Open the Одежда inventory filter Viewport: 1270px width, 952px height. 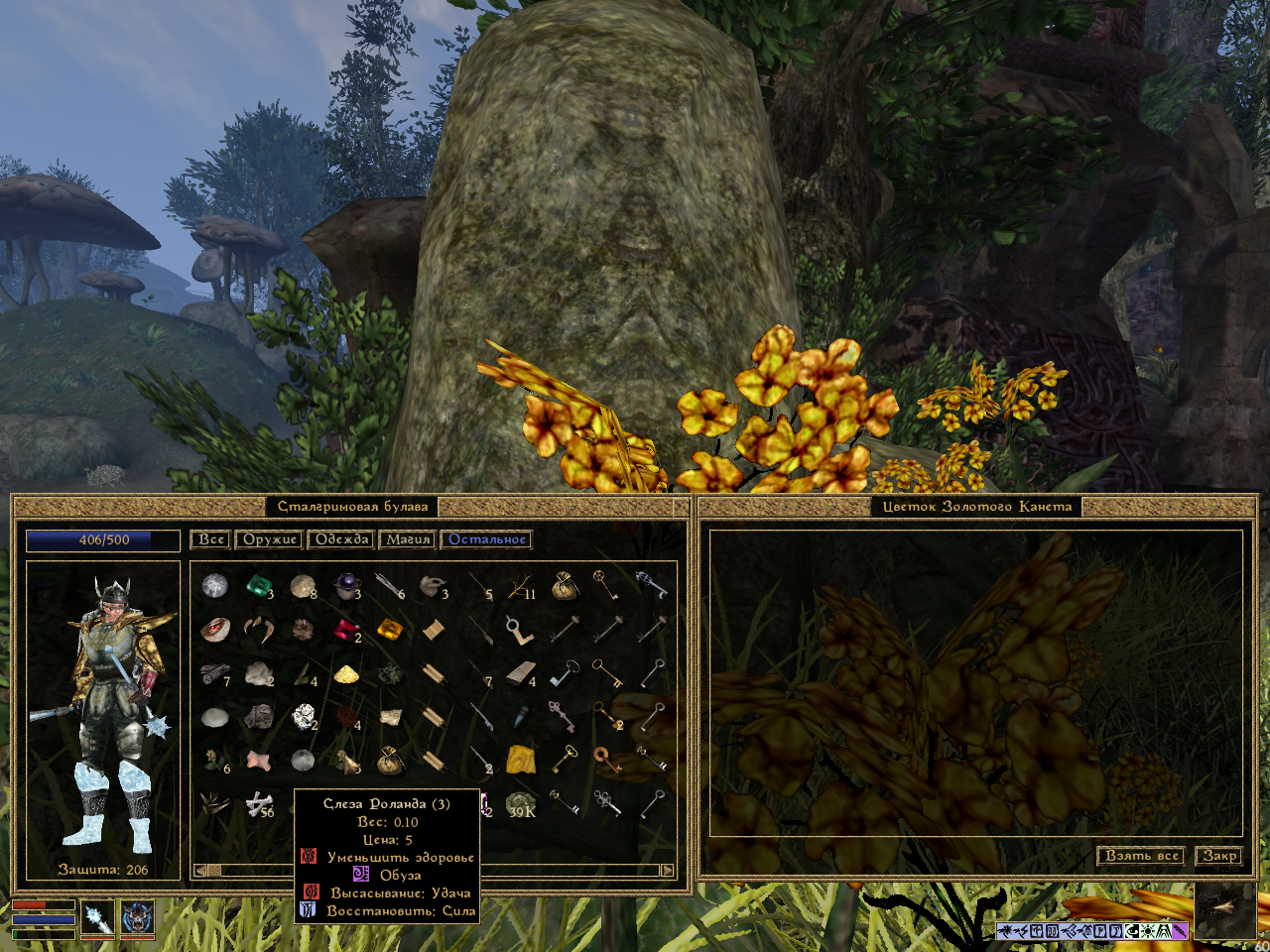341,539
